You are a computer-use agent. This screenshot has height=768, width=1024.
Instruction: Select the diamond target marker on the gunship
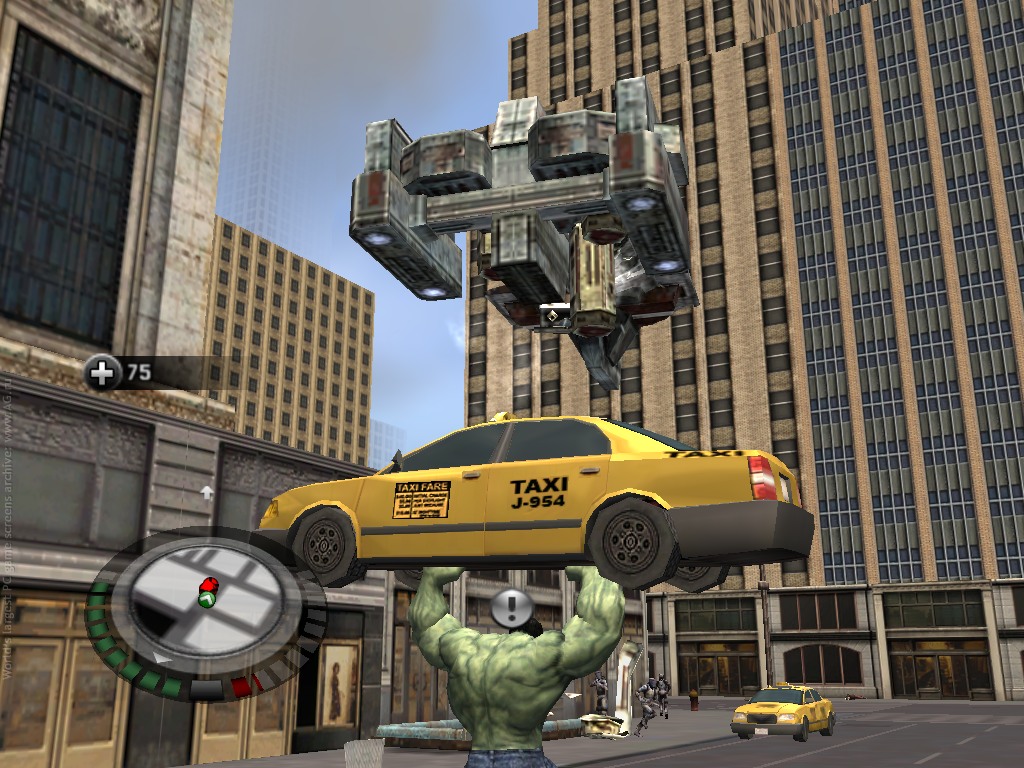pyautogui.click(x=551, y=317)
